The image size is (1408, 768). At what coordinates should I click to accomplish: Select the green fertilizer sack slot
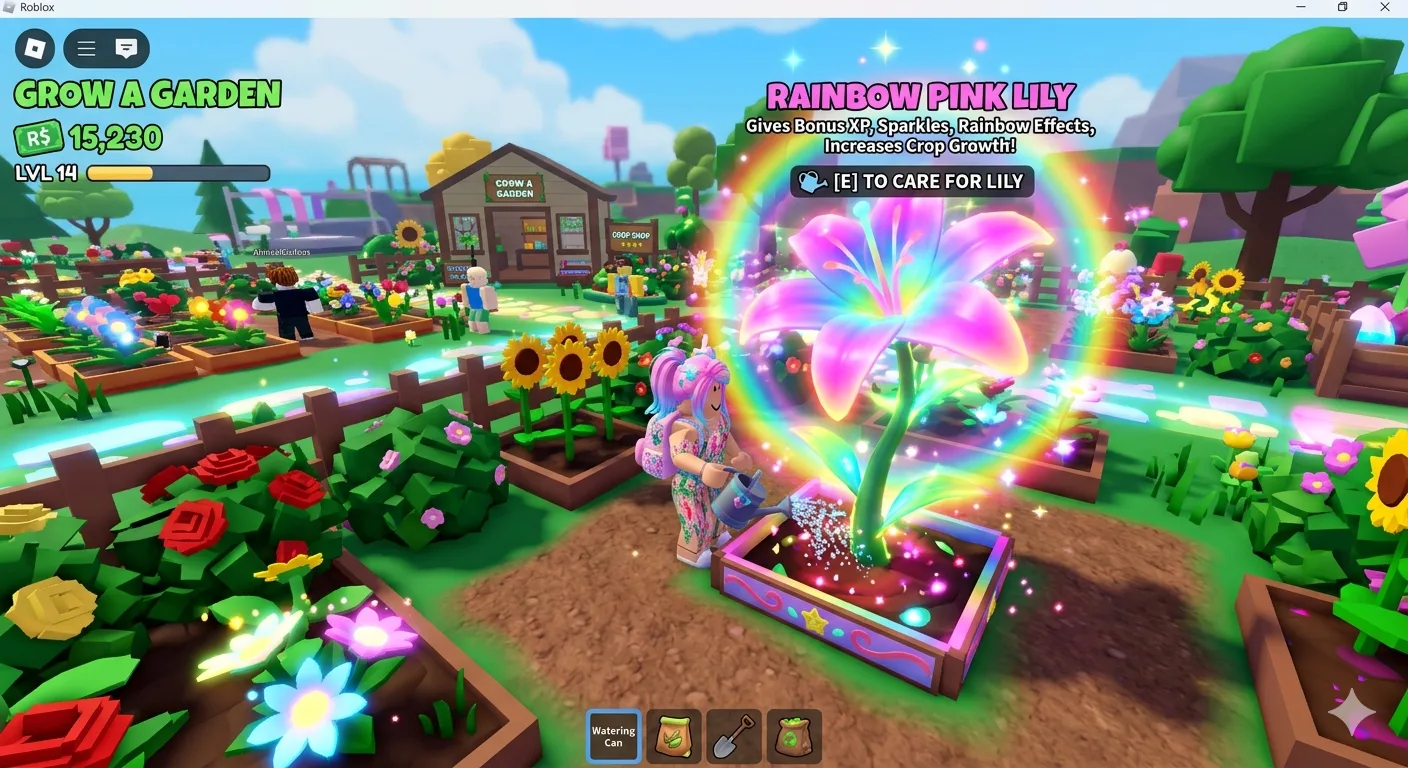click(x=794, y=737)
